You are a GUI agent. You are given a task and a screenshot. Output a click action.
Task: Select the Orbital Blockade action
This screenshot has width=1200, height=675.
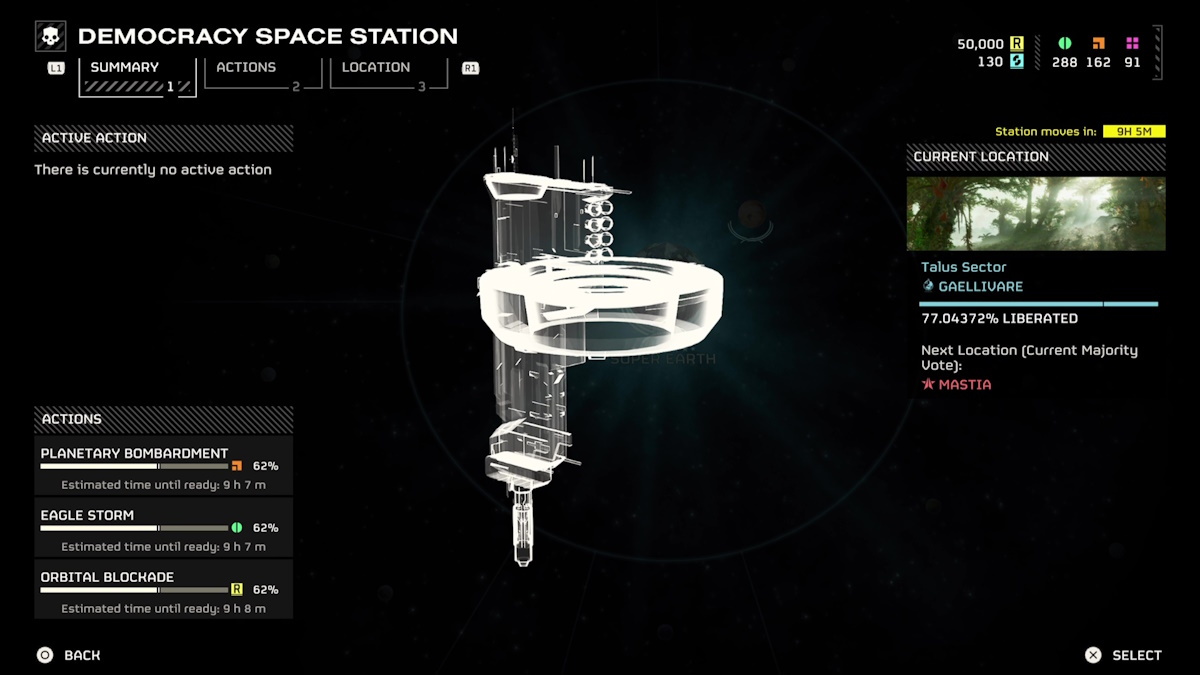pyautogui.click(x=164, y=589)
